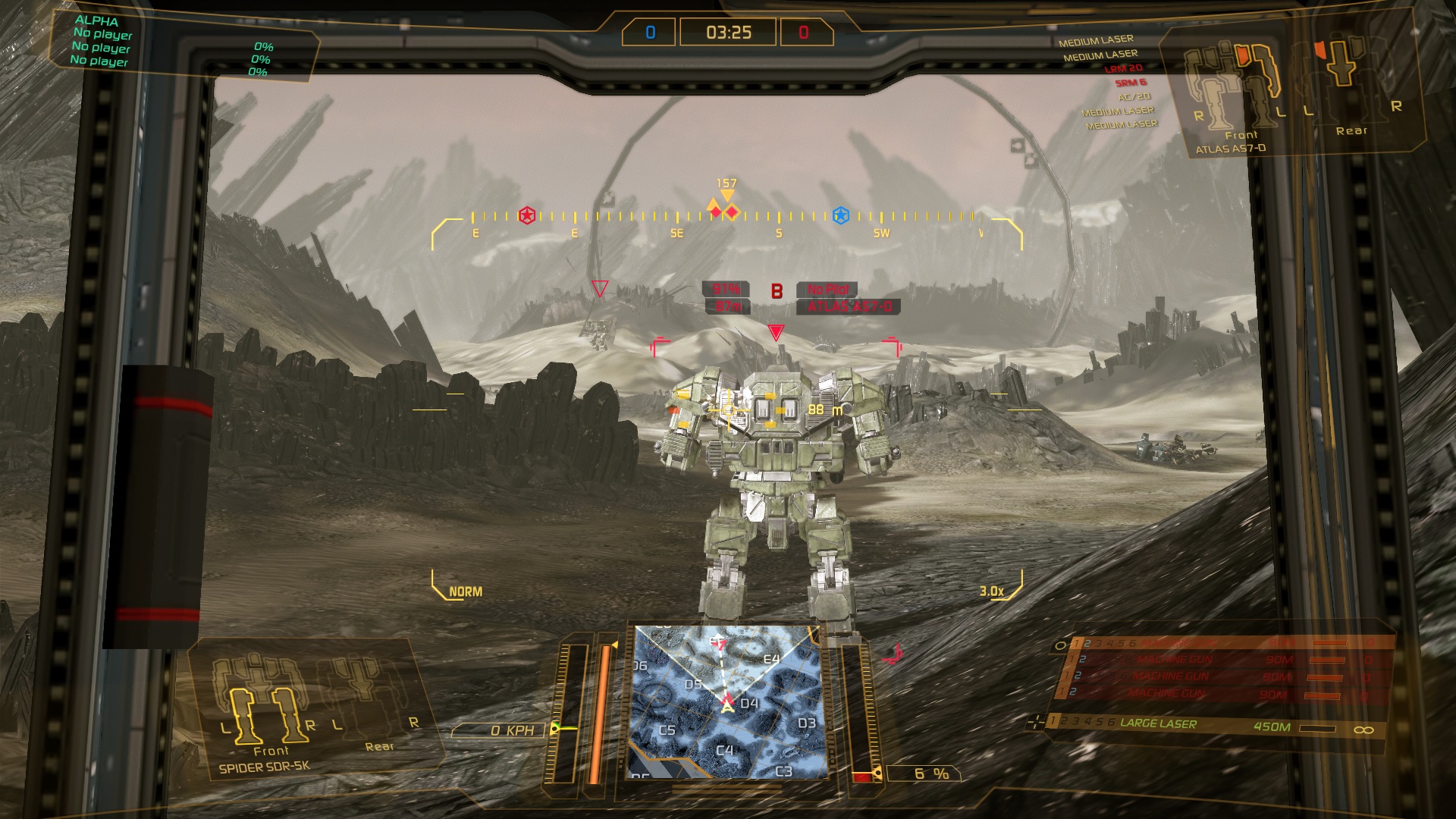Click the circle icon beside the weapon list
The image size is (1456, 819).
tap(1060, 645)
